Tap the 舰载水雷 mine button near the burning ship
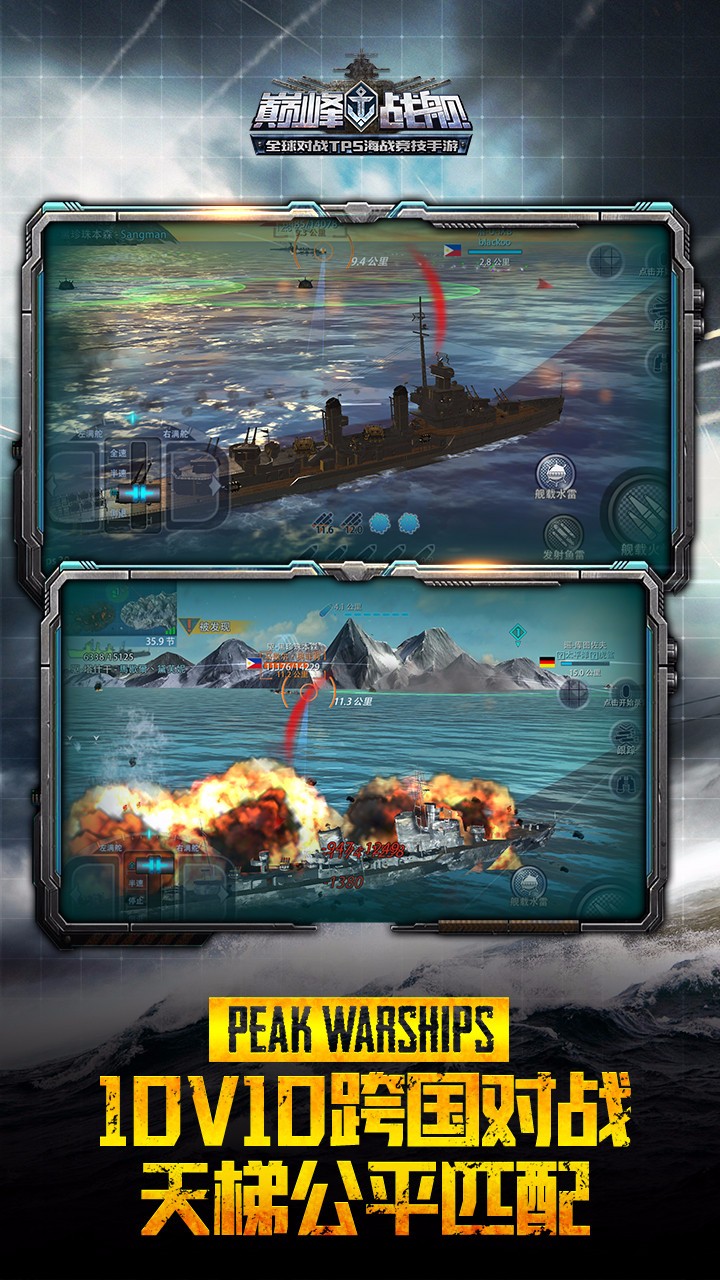The height and width of the screenshot is (1280, 720). pyautogui.click(x=528, y=885)
